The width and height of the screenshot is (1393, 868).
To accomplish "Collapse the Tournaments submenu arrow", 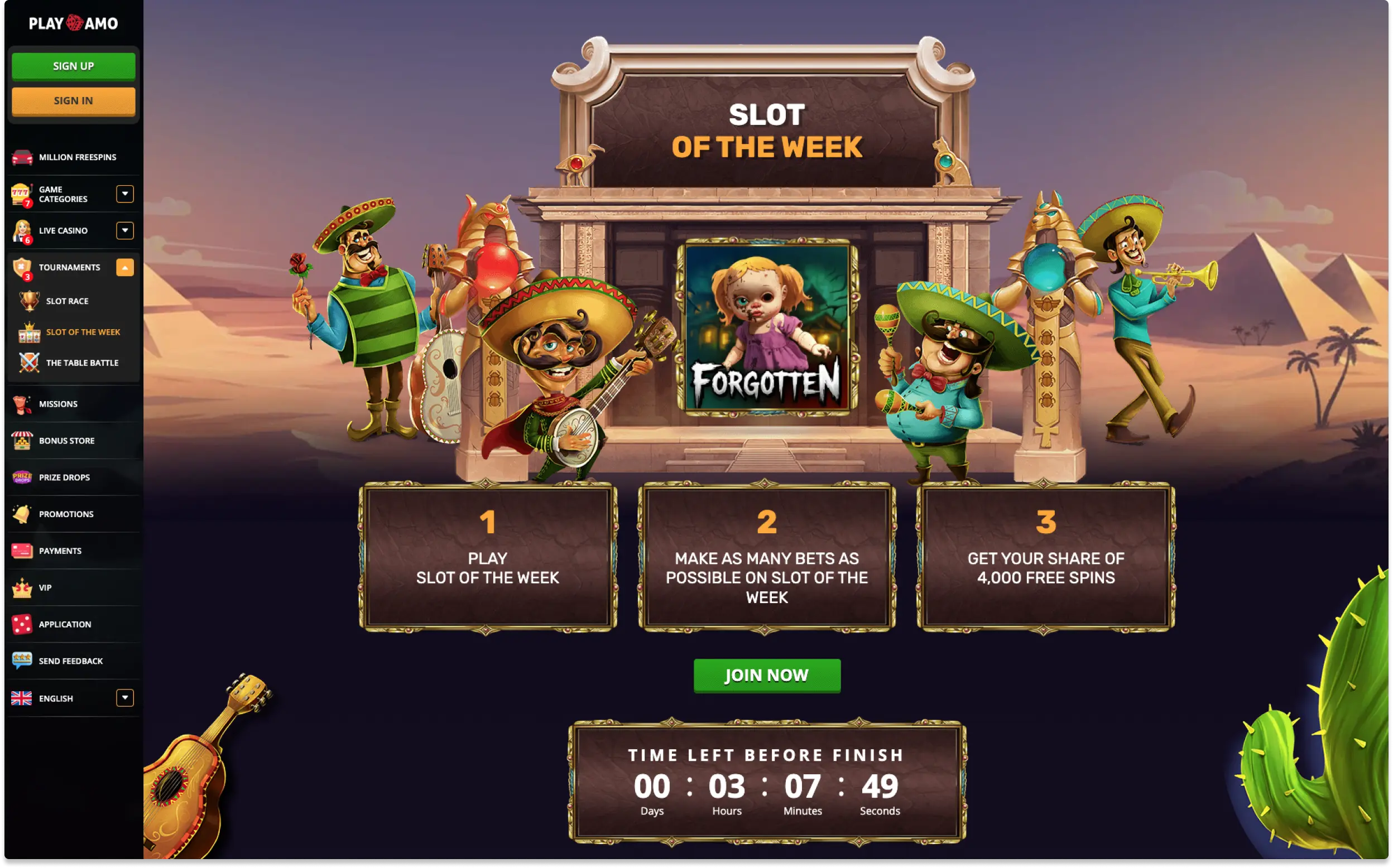I will pos(124,268).
